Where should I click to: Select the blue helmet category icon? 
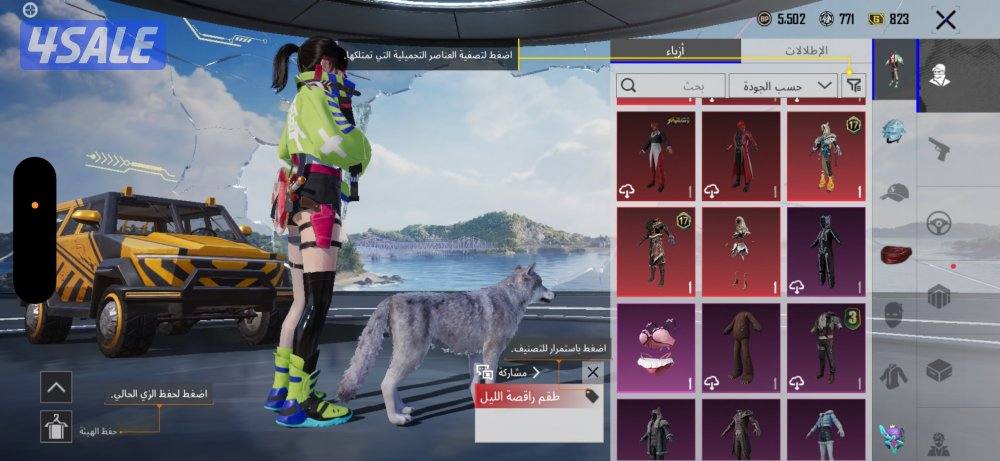(894, 132)
